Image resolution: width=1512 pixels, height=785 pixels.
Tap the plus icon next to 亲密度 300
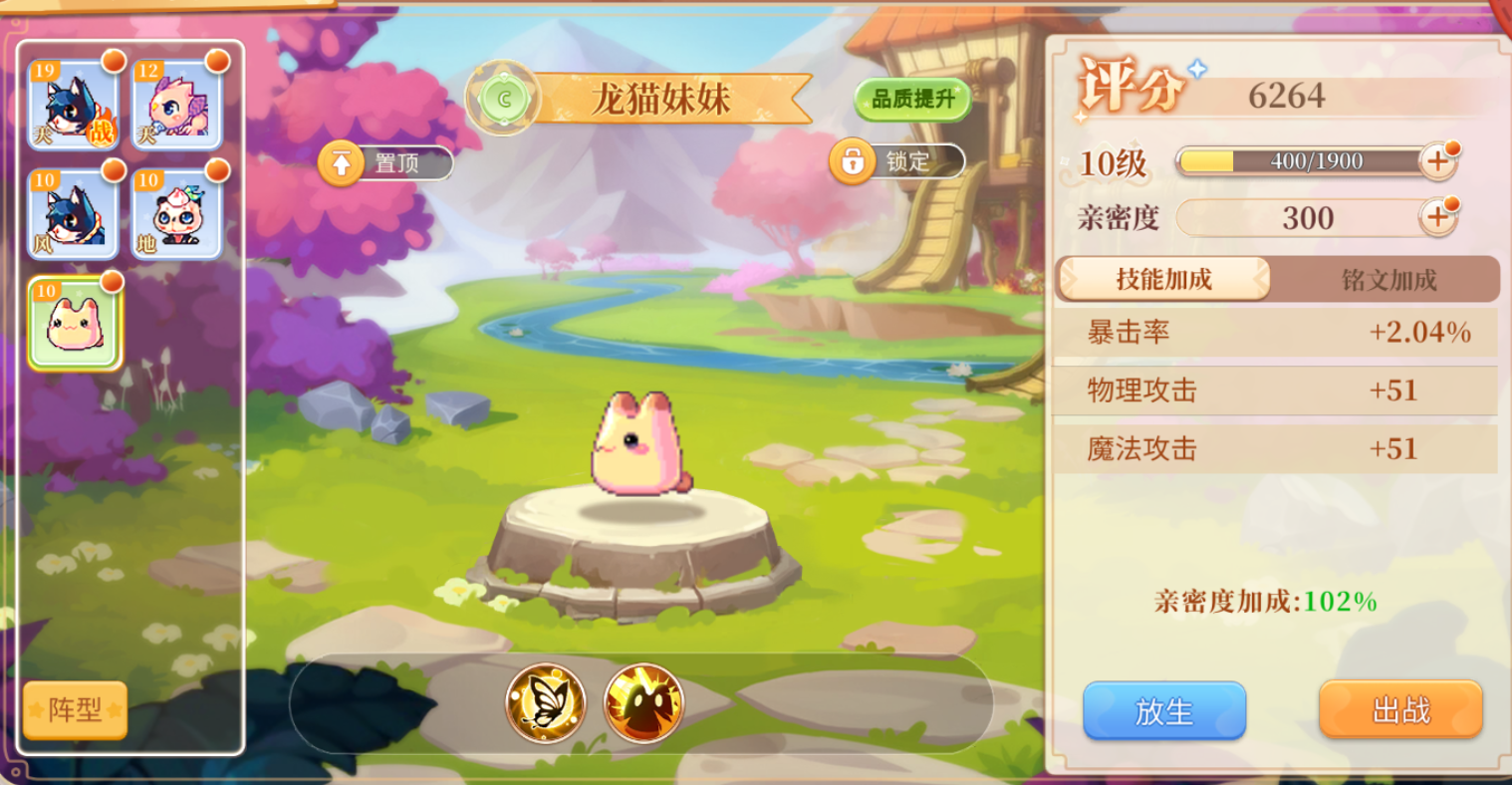point(1438,217)
